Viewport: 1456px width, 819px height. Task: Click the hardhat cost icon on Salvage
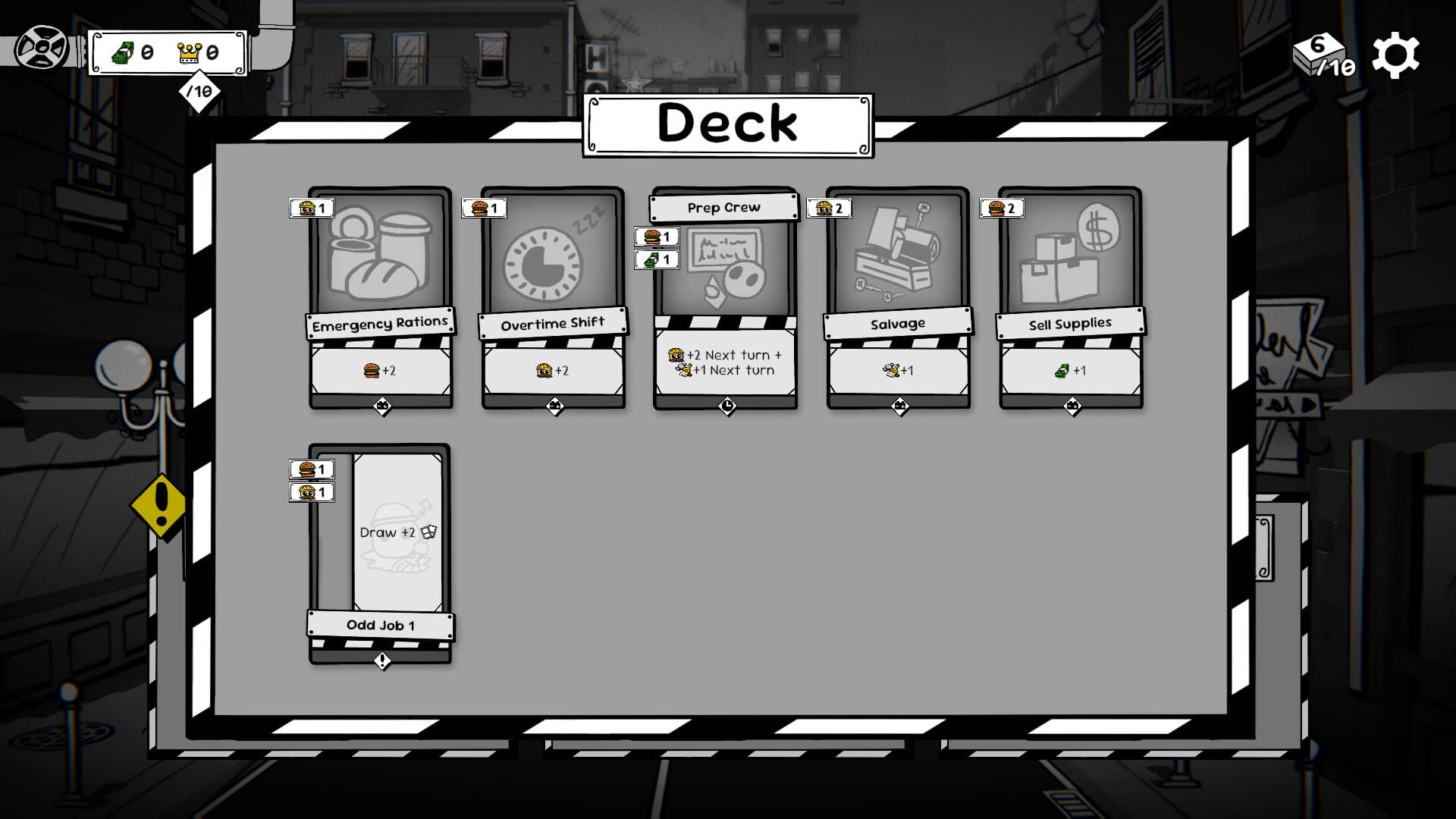coord(824,206)
